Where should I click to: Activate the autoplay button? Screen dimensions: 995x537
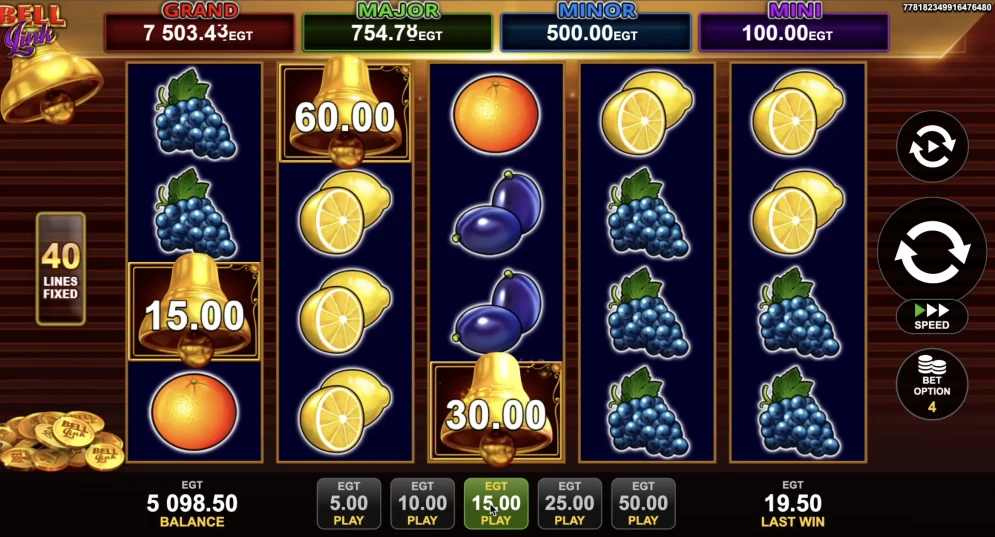pyautogui.click(x=932, y=146)
